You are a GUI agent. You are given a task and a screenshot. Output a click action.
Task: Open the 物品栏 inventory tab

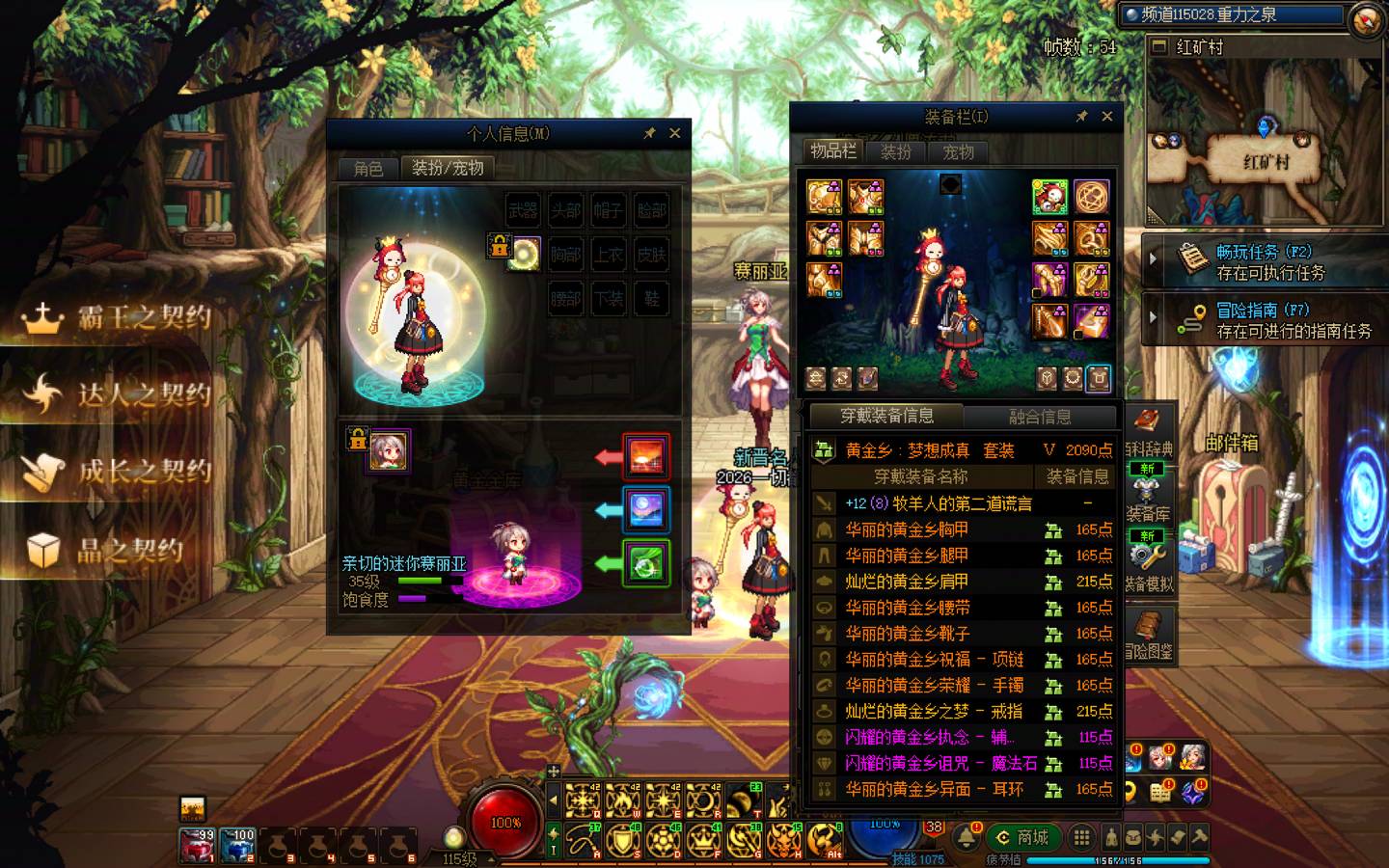point(832,150)
